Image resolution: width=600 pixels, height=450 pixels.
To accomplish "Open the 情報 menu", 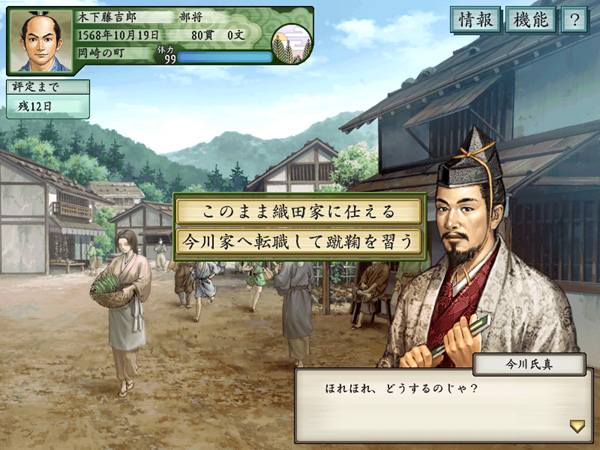I will 475,19.
